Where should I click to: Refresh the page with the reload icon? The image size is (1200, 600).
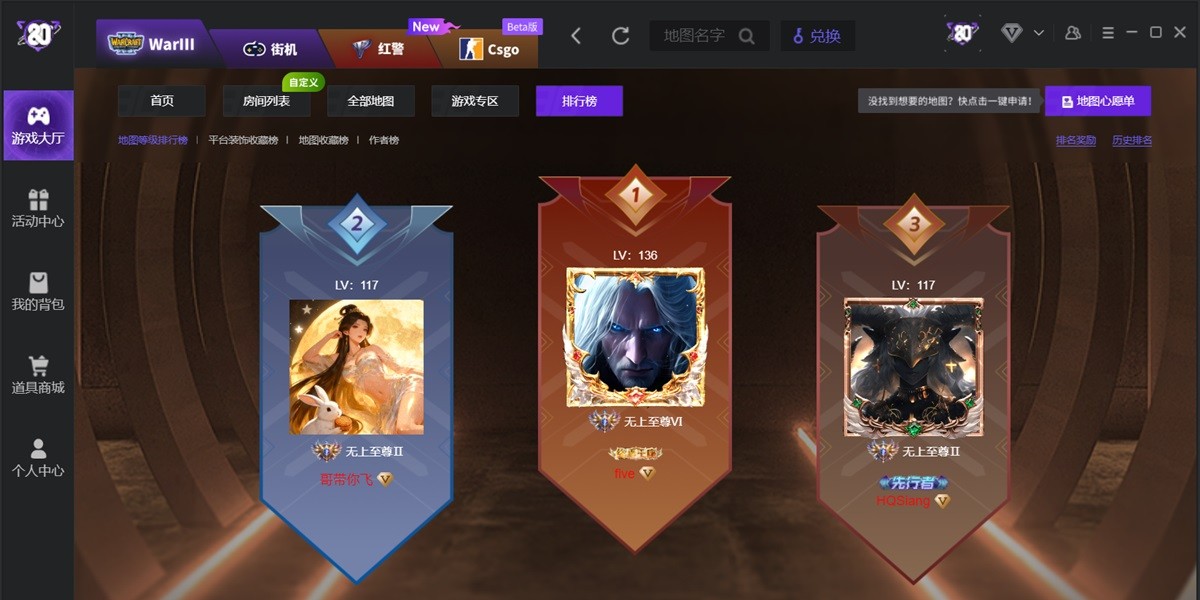620,36
